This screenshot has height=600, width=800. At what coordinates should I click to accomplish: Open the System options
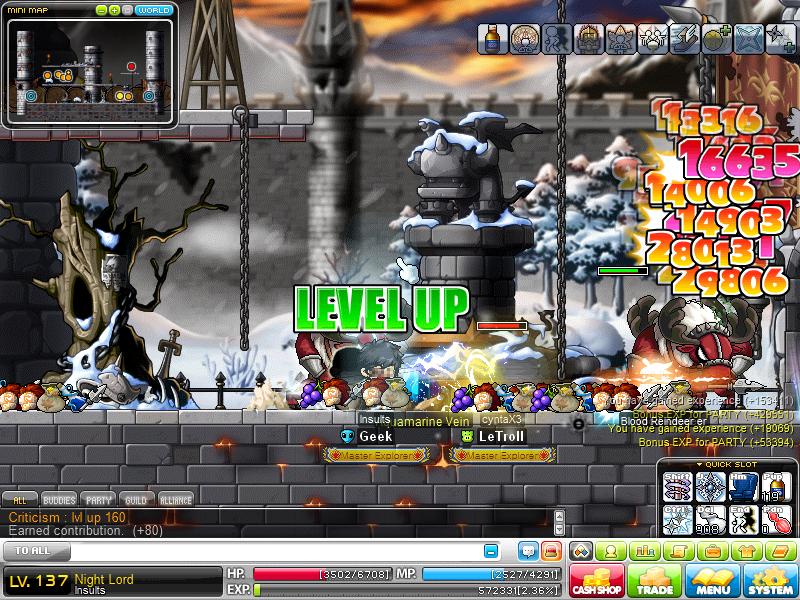(770, 580)
